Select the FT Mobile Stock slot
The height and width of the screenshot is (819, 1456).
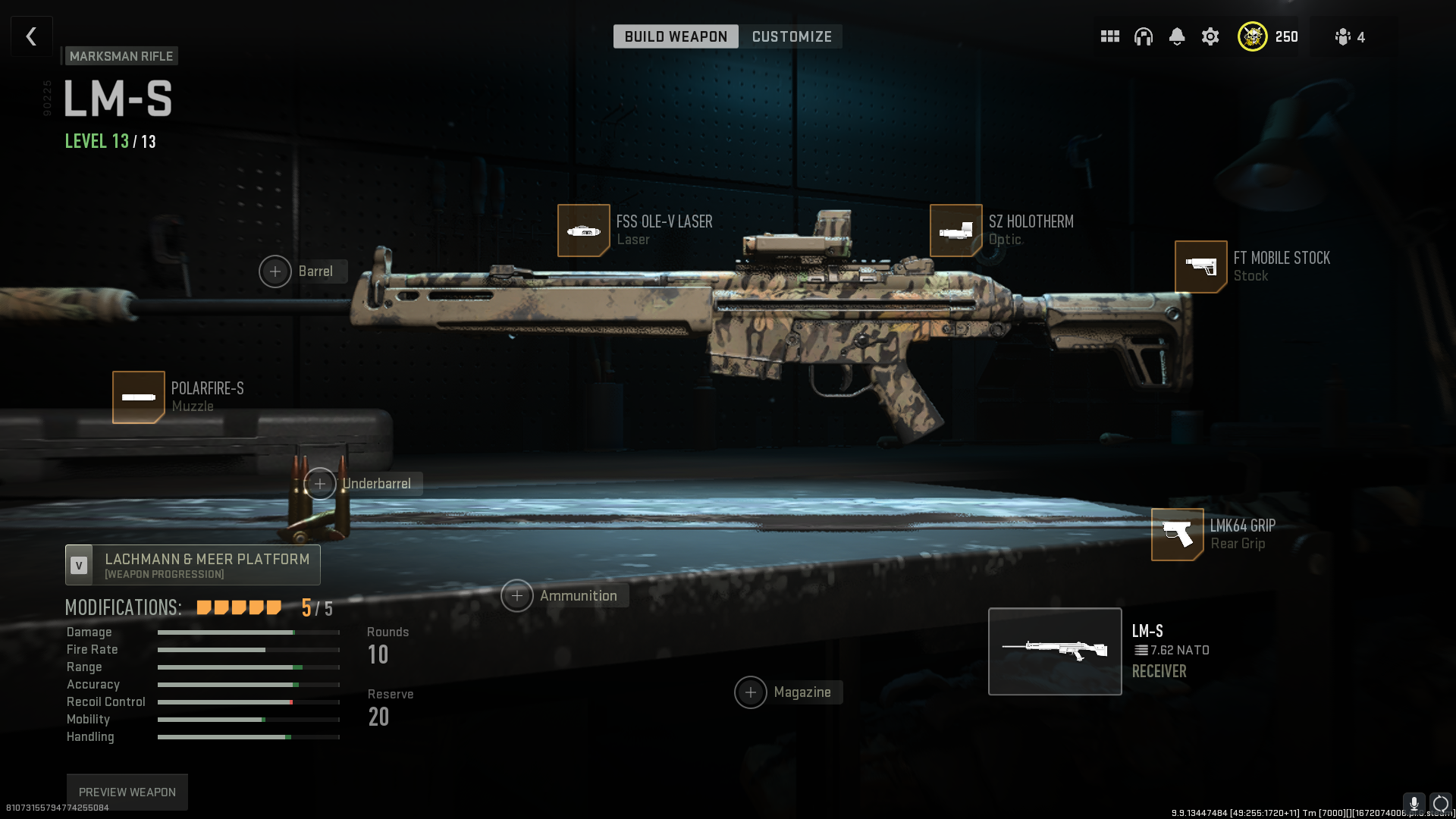coord(1200,267)
